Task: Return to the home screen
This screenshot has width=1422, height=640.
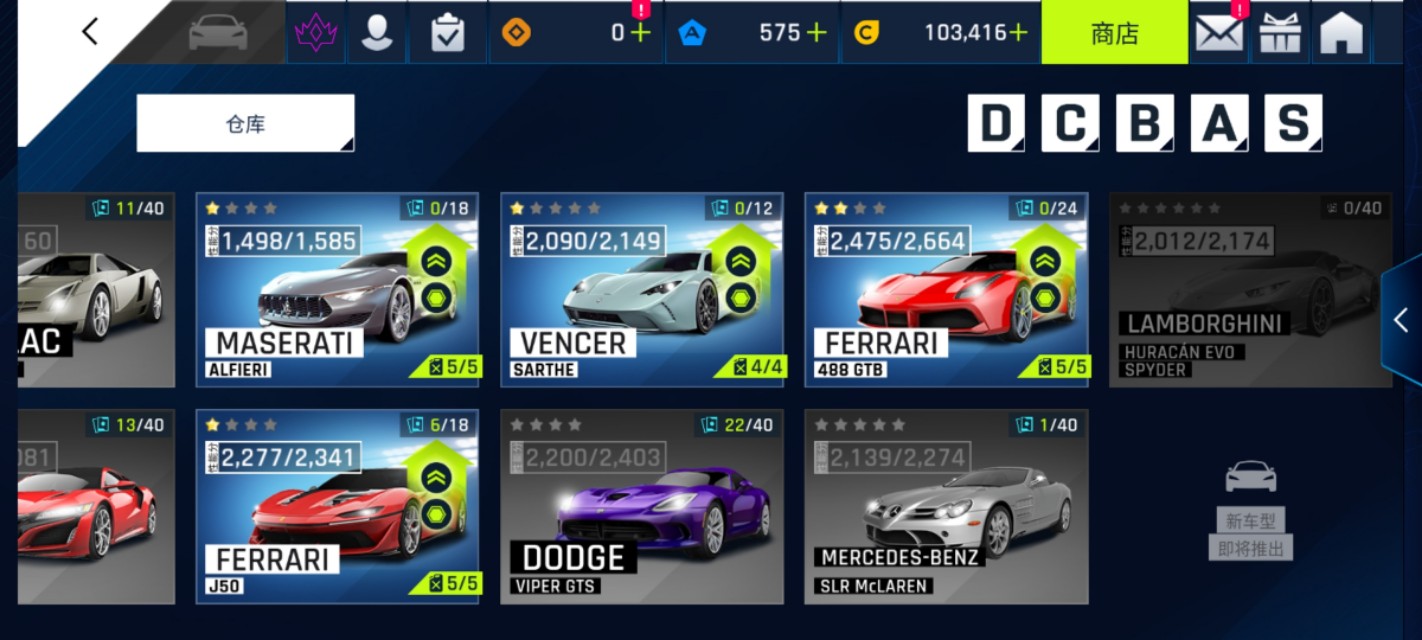Action: (1341, 33)
